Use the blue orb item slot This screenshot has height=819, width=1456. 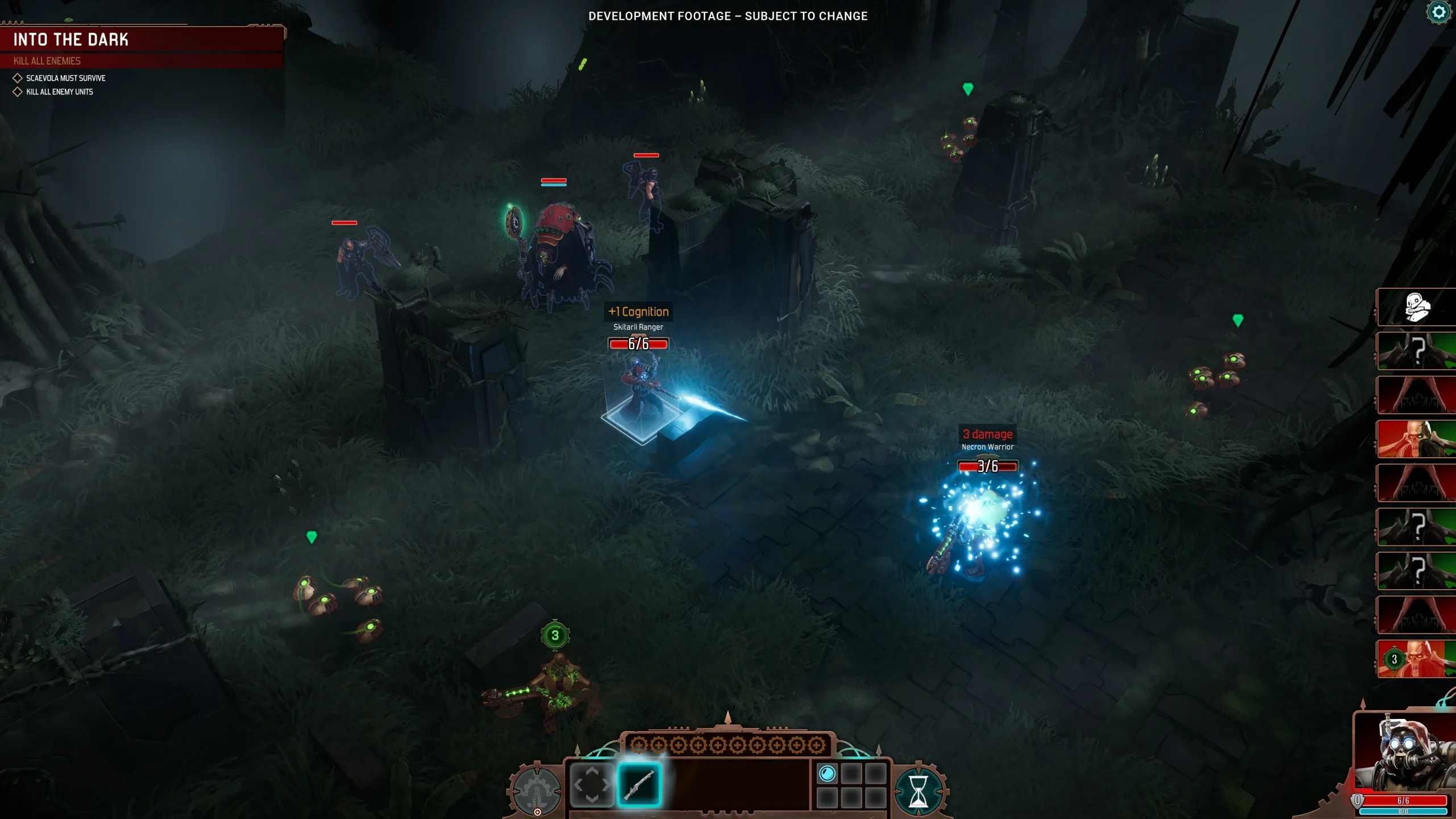click(827, 773)
